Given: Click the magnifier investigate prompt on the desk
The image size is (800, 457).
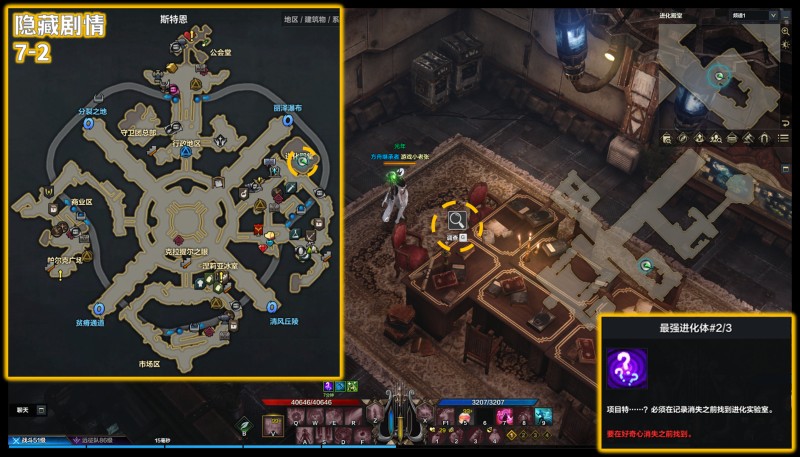Looking at the screenshot, I should pos(456,220).
